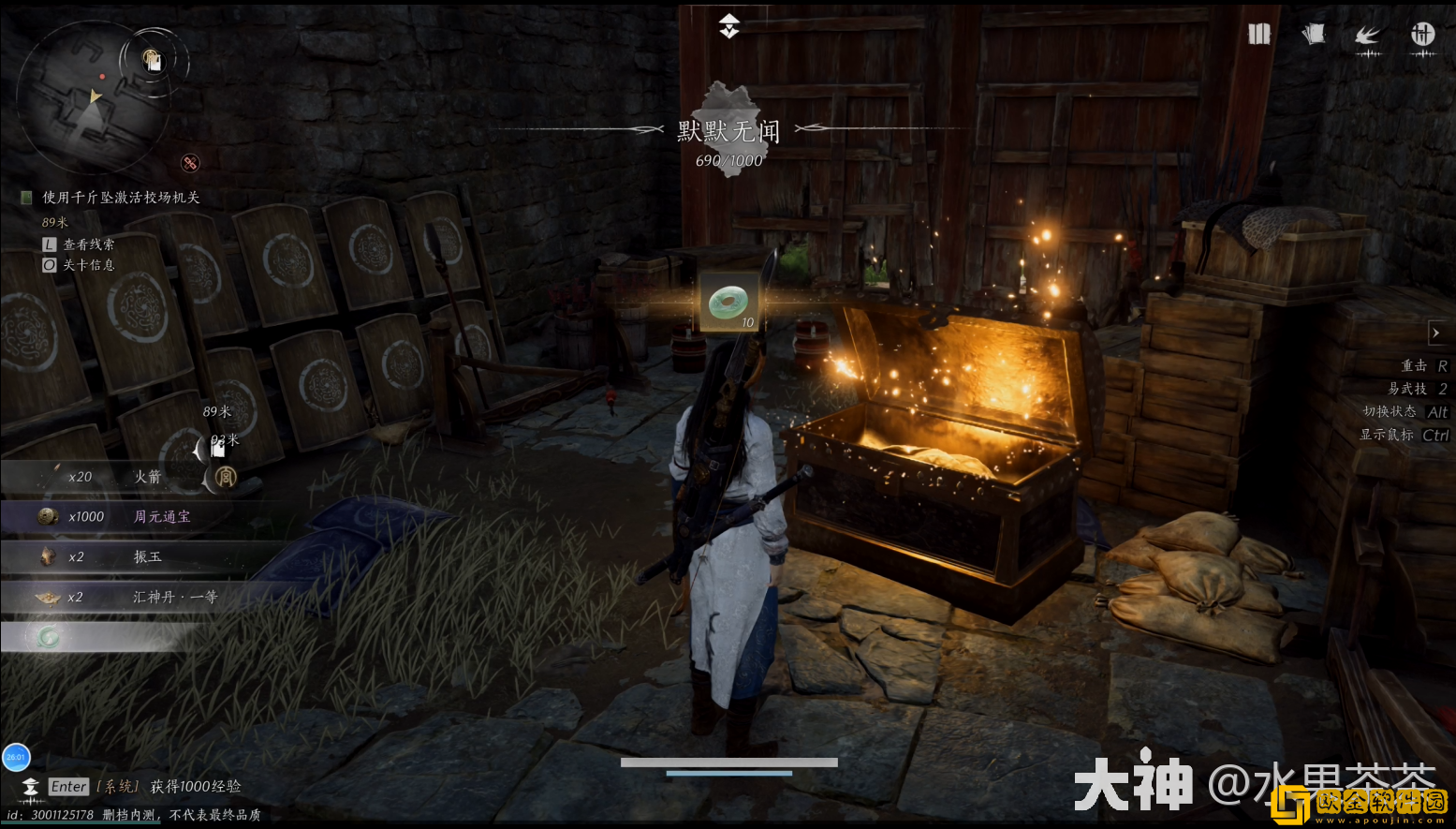The image size is (1456, 829).
Task: Click the double-chevron marker at top center
Action: pos(729,26)
